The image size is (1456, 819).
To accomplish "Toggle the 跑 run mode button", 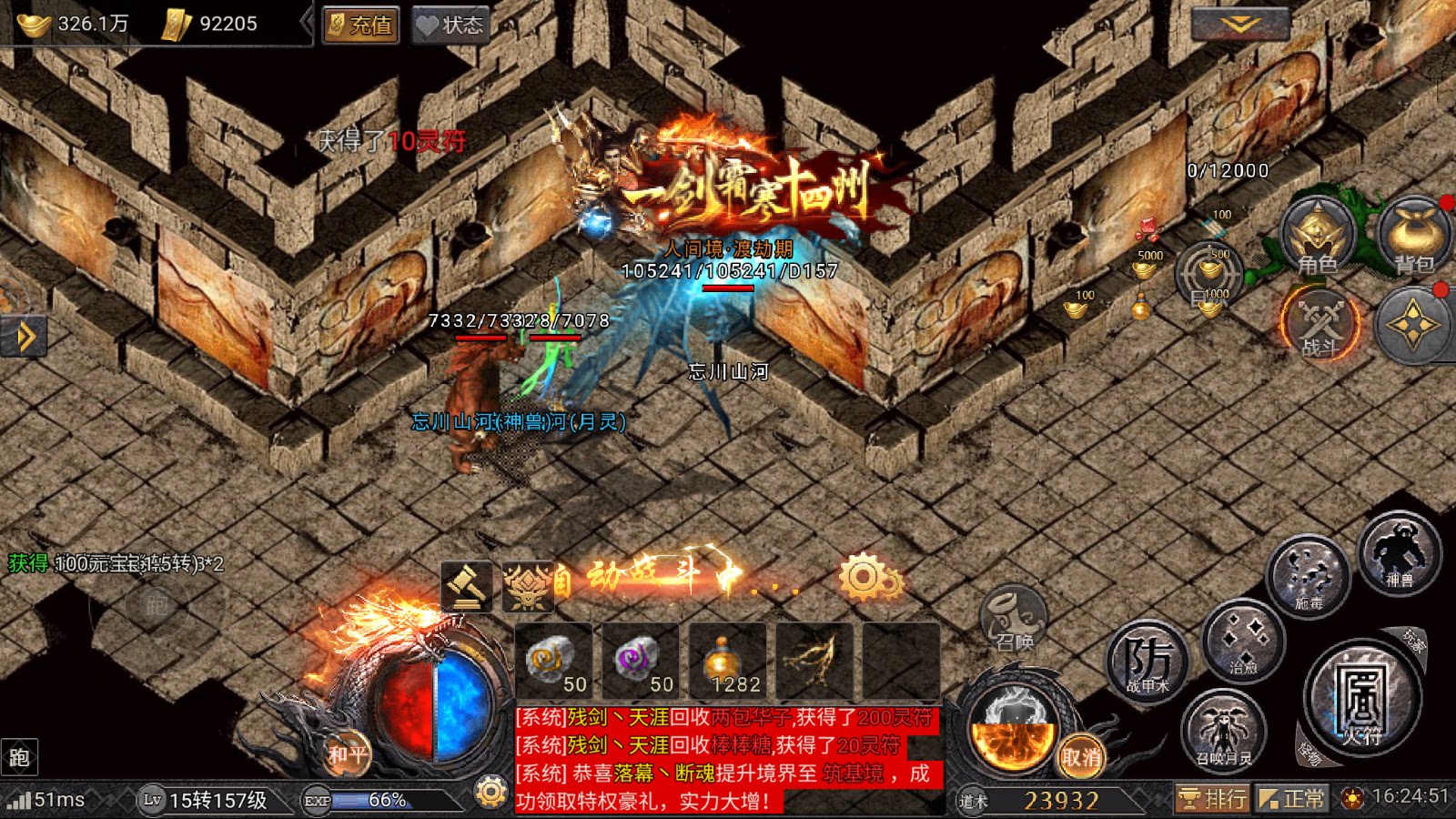I will [20, 757].
